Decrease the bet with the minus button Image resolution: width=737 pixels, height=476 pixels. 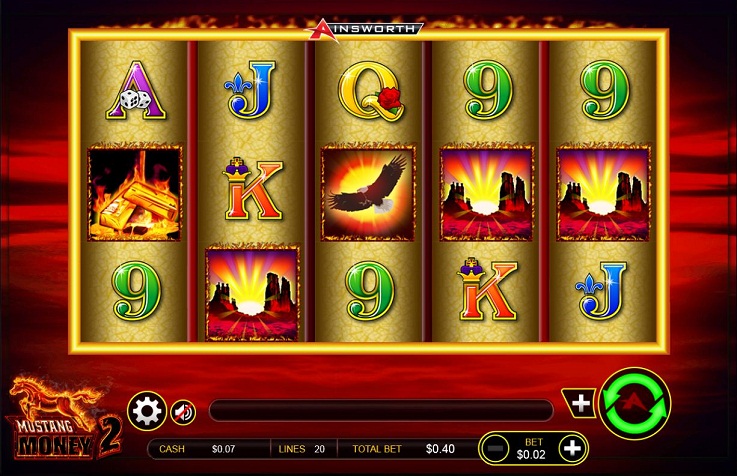[x=494, y=448]
